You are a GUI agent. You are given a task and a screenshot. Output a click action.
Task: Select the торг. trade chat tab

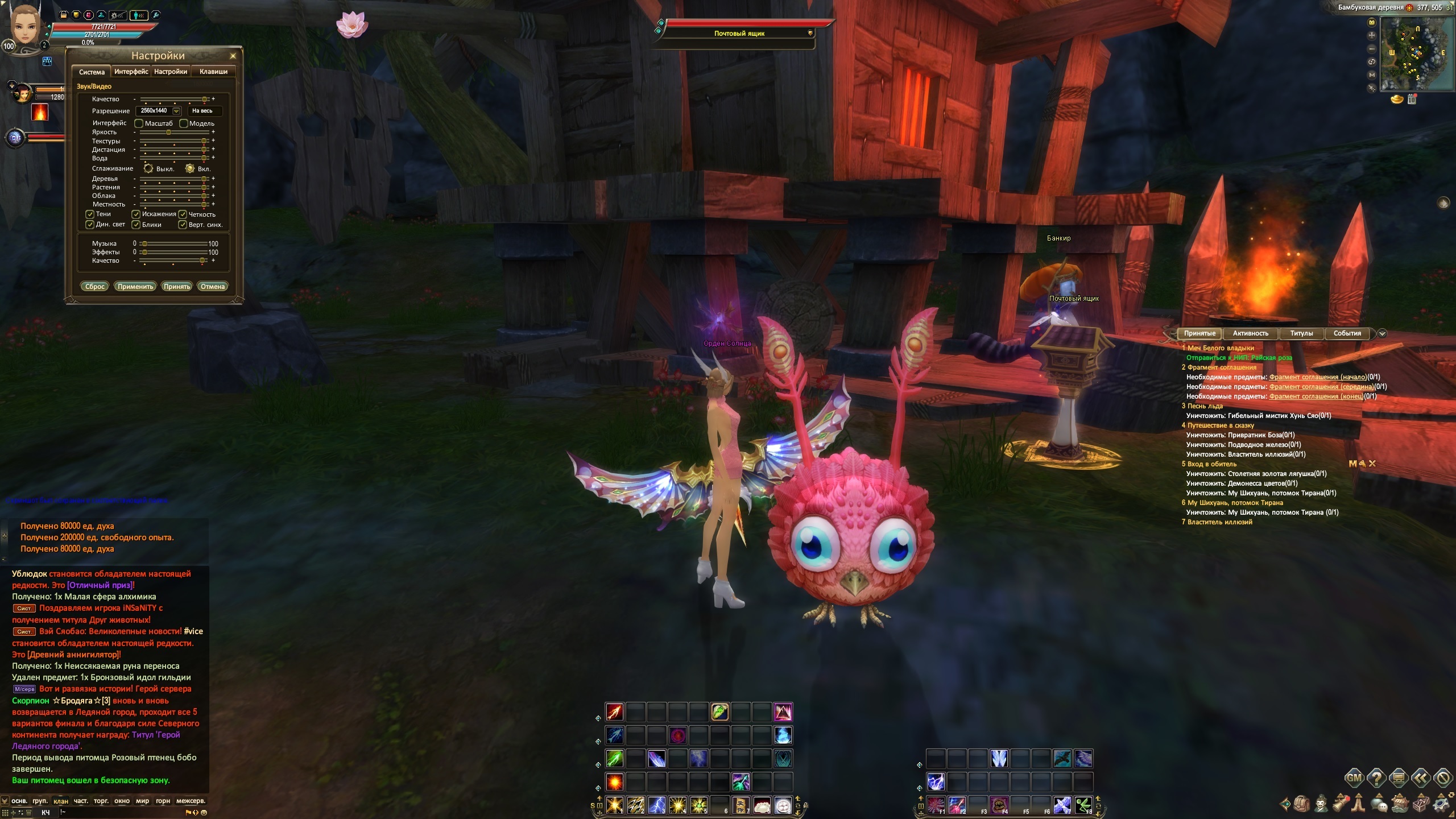coord(101,801)
